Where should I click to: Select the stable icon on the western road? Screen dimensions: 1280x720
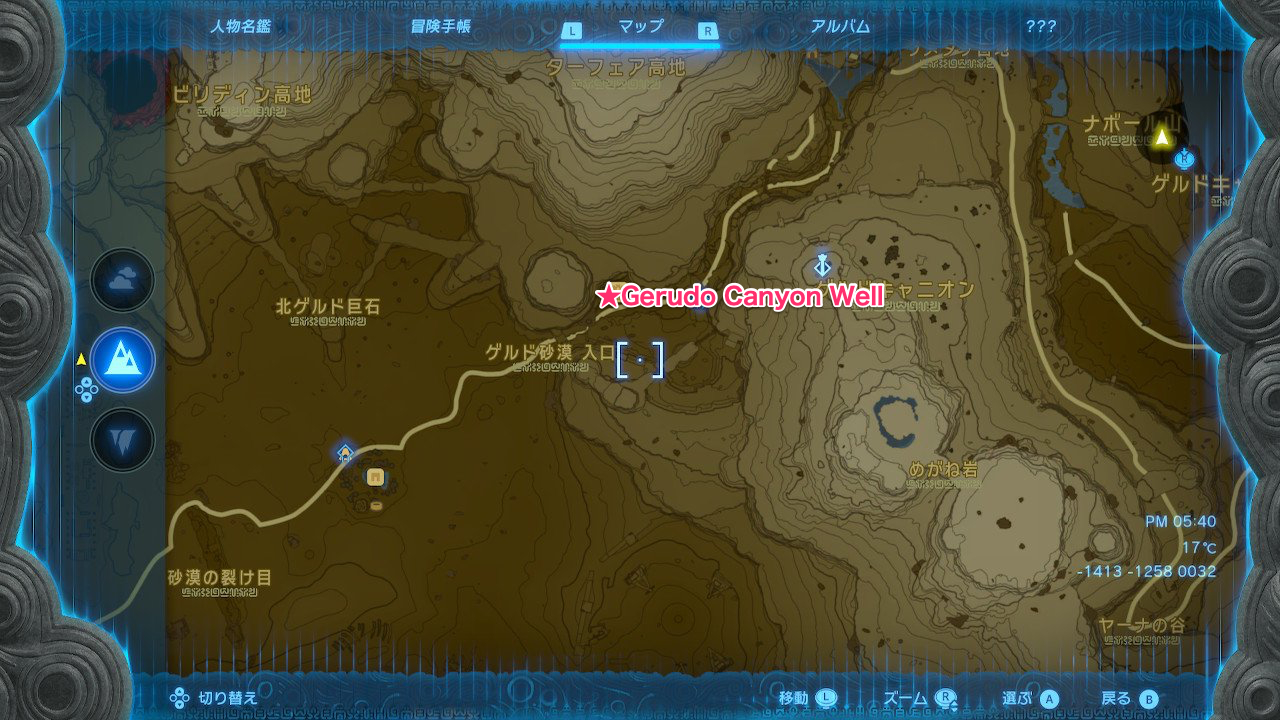coord(346,453)
